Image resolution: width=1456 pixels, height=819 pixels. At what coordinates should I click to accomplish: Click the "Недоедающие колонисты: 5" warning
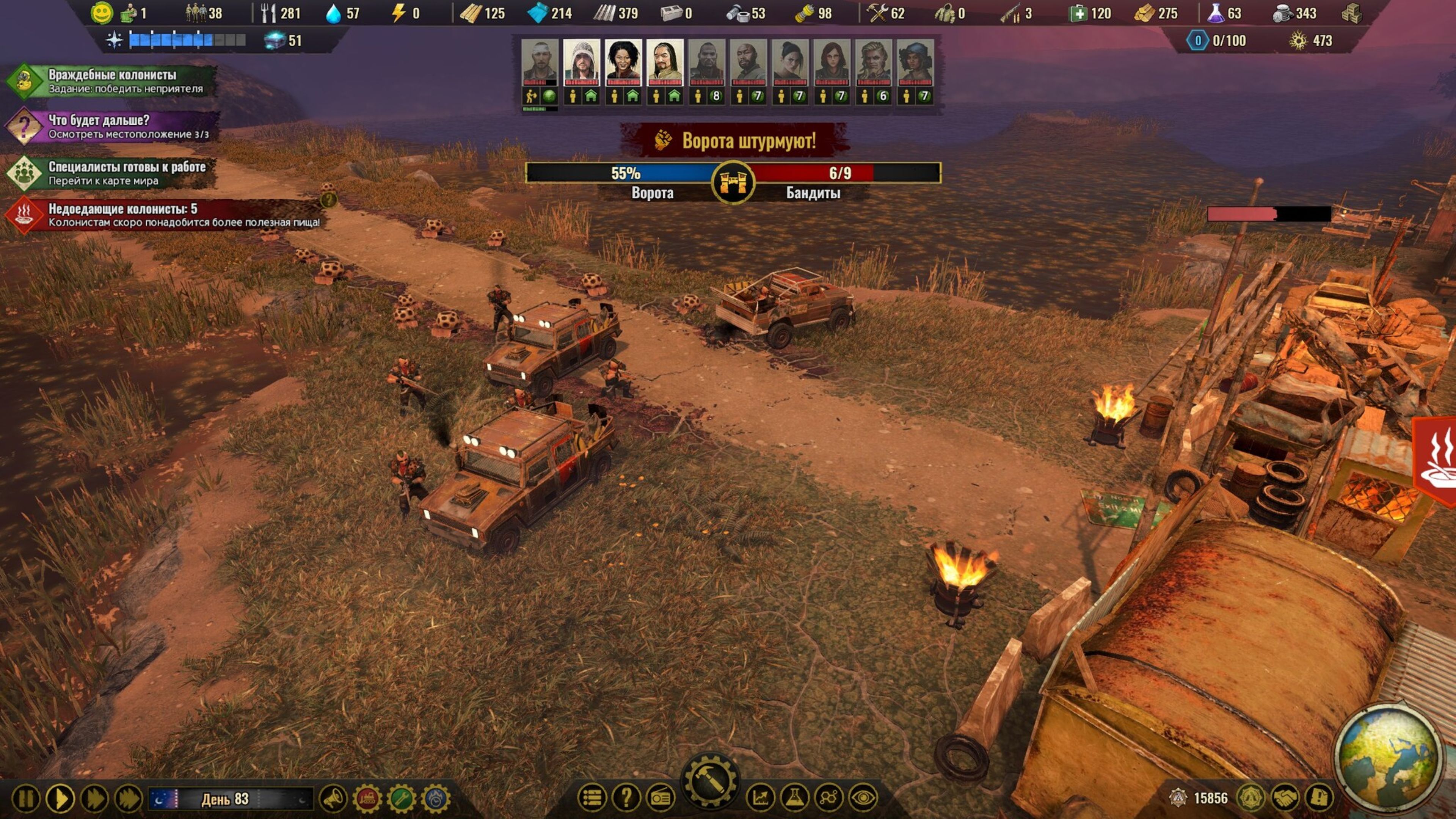click(164, 215)
